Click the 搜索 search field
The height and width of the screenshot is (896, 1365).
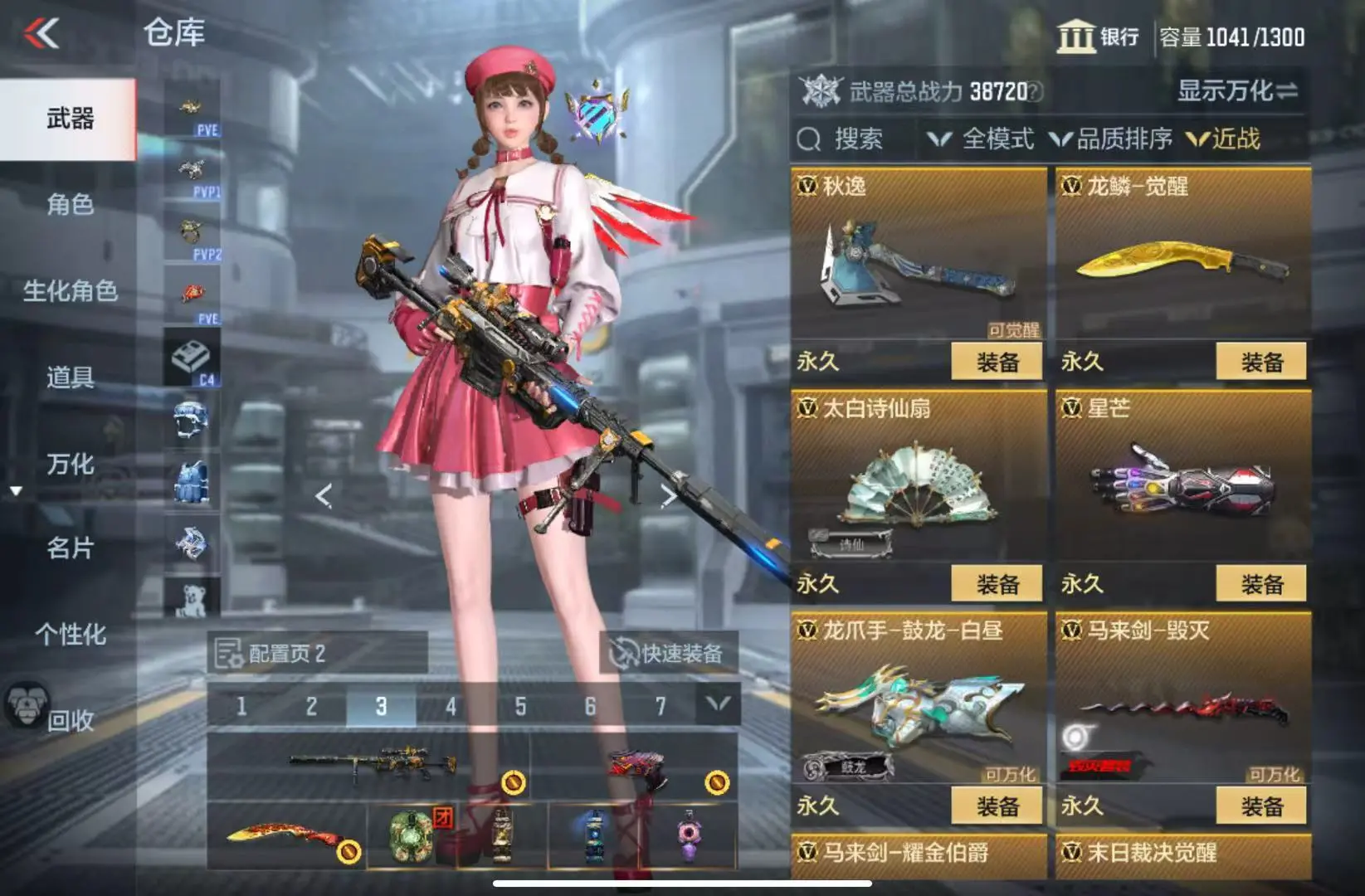click(x=856, y=139)
